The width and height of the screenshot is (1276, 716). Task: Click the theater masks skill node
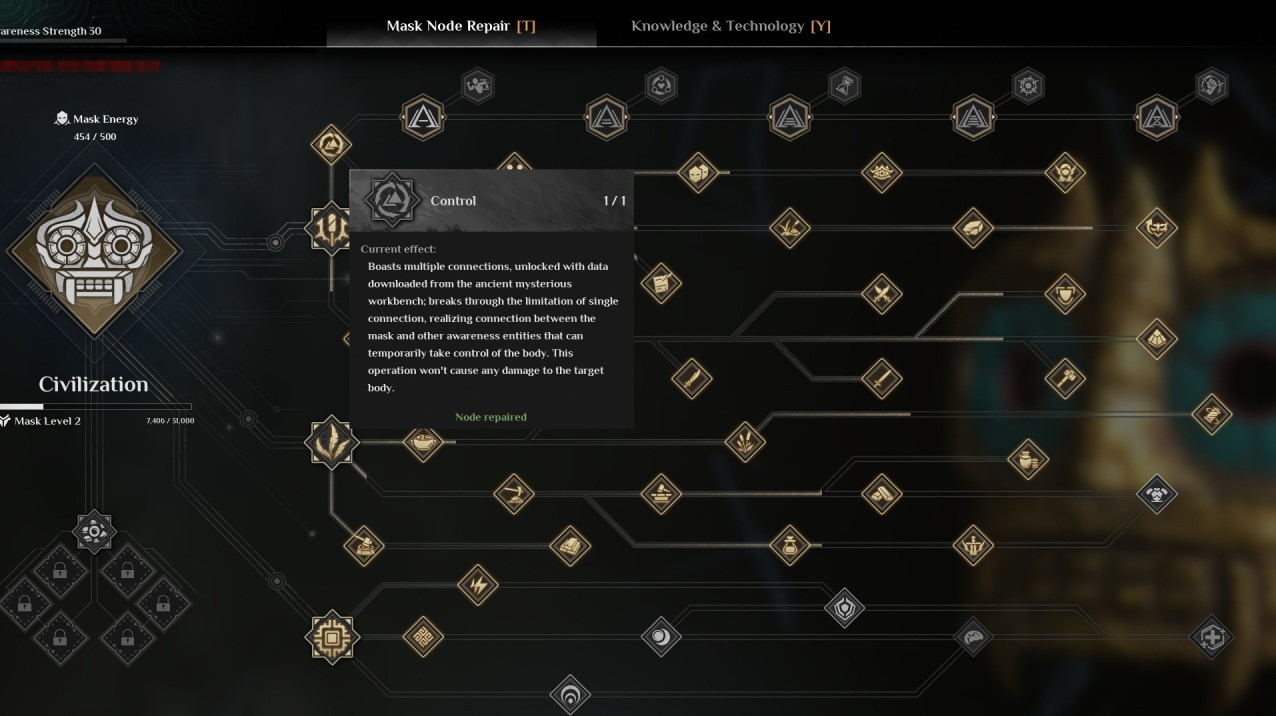[x=697, y=172]
